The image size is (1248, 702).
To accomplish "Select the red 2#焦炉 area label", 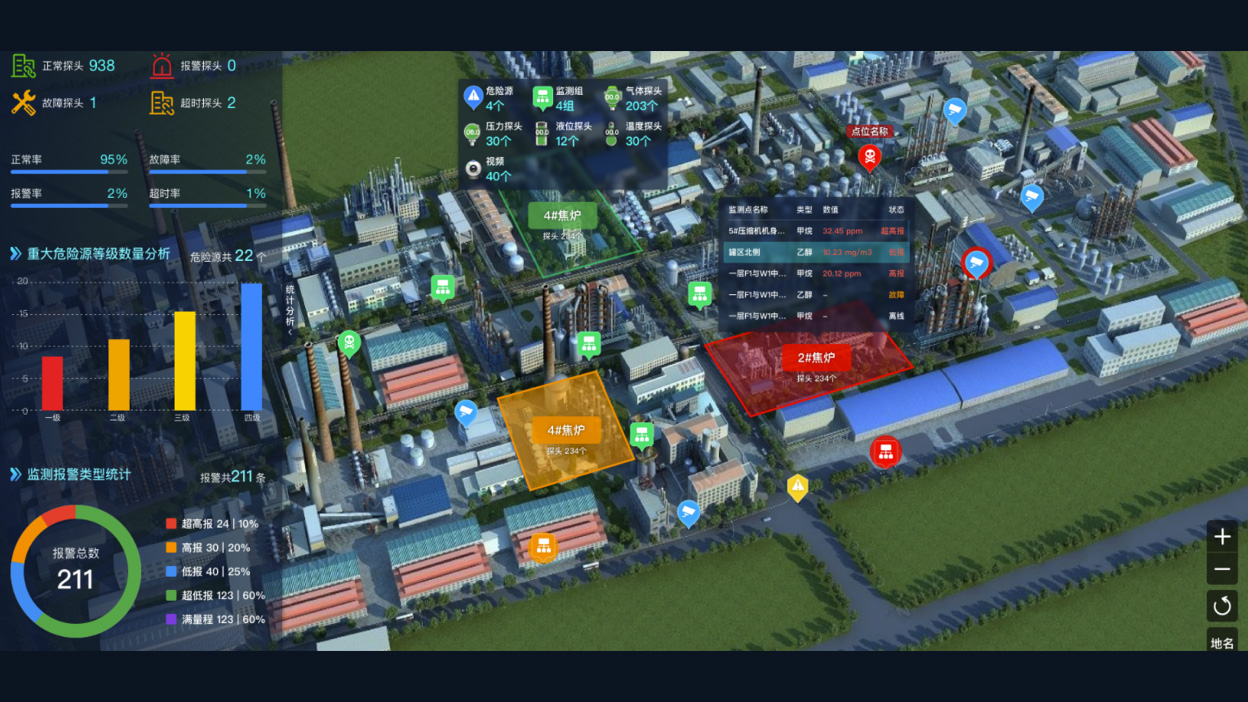I will [816, 359].
